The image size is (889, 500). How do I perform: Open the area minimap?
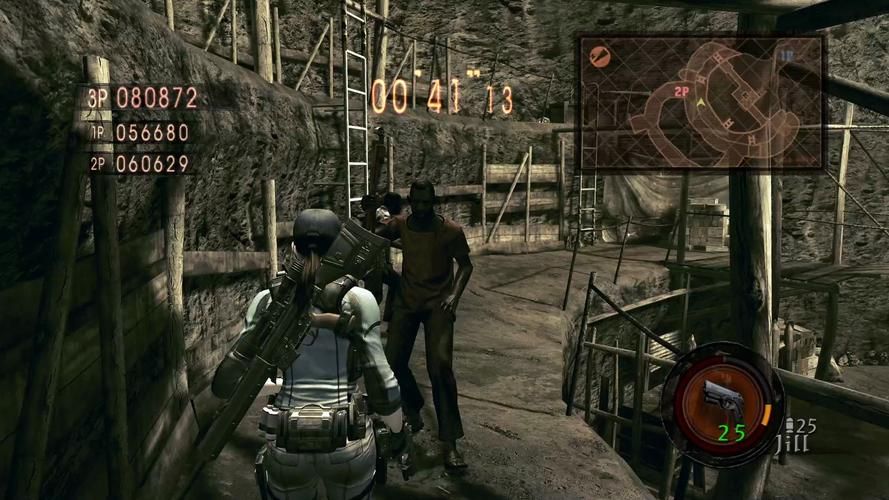pos(701,102)
